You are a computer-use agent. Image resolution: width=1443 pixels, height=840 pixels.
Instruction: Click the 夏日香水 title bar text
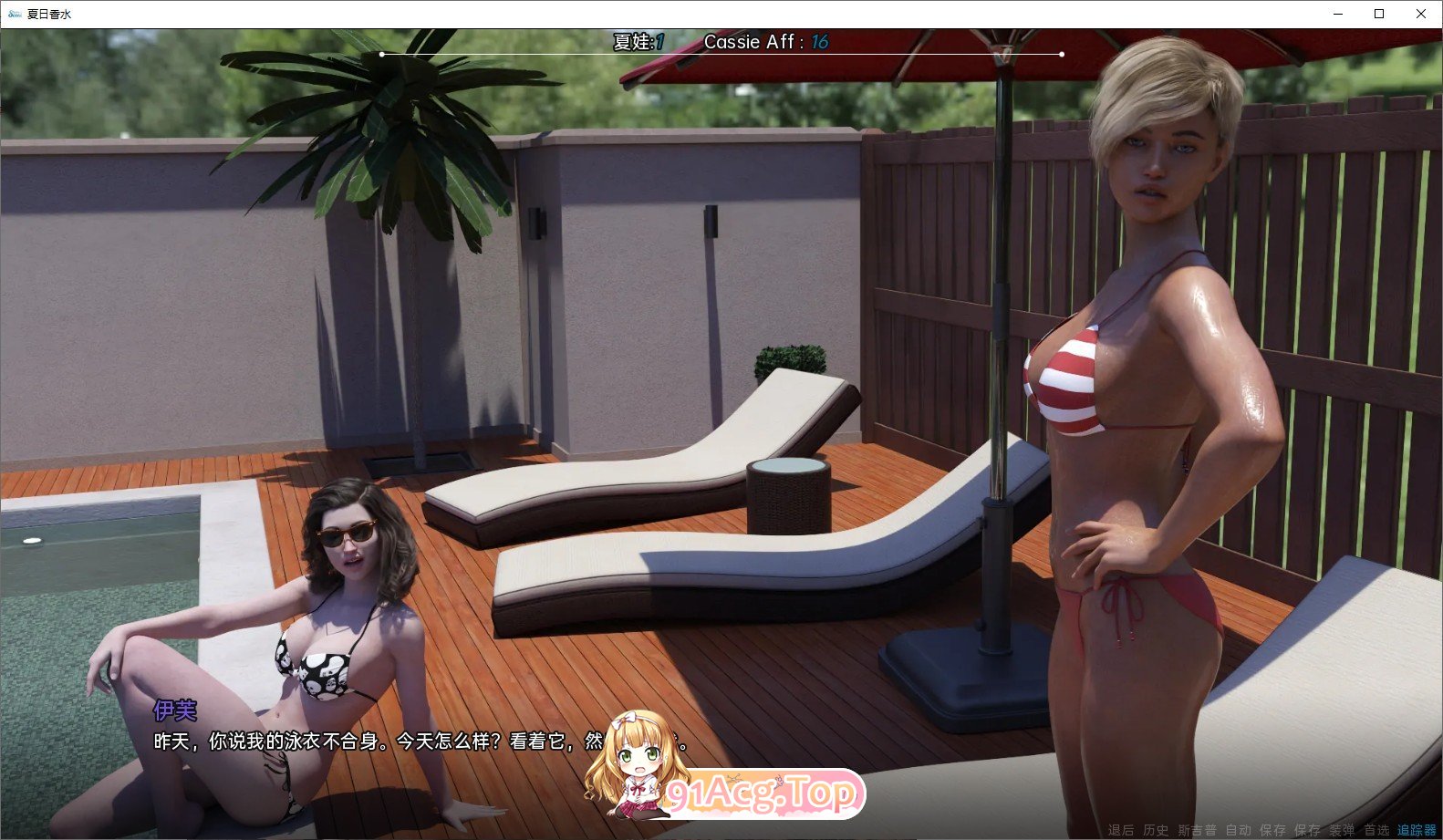tap(47, 14)
